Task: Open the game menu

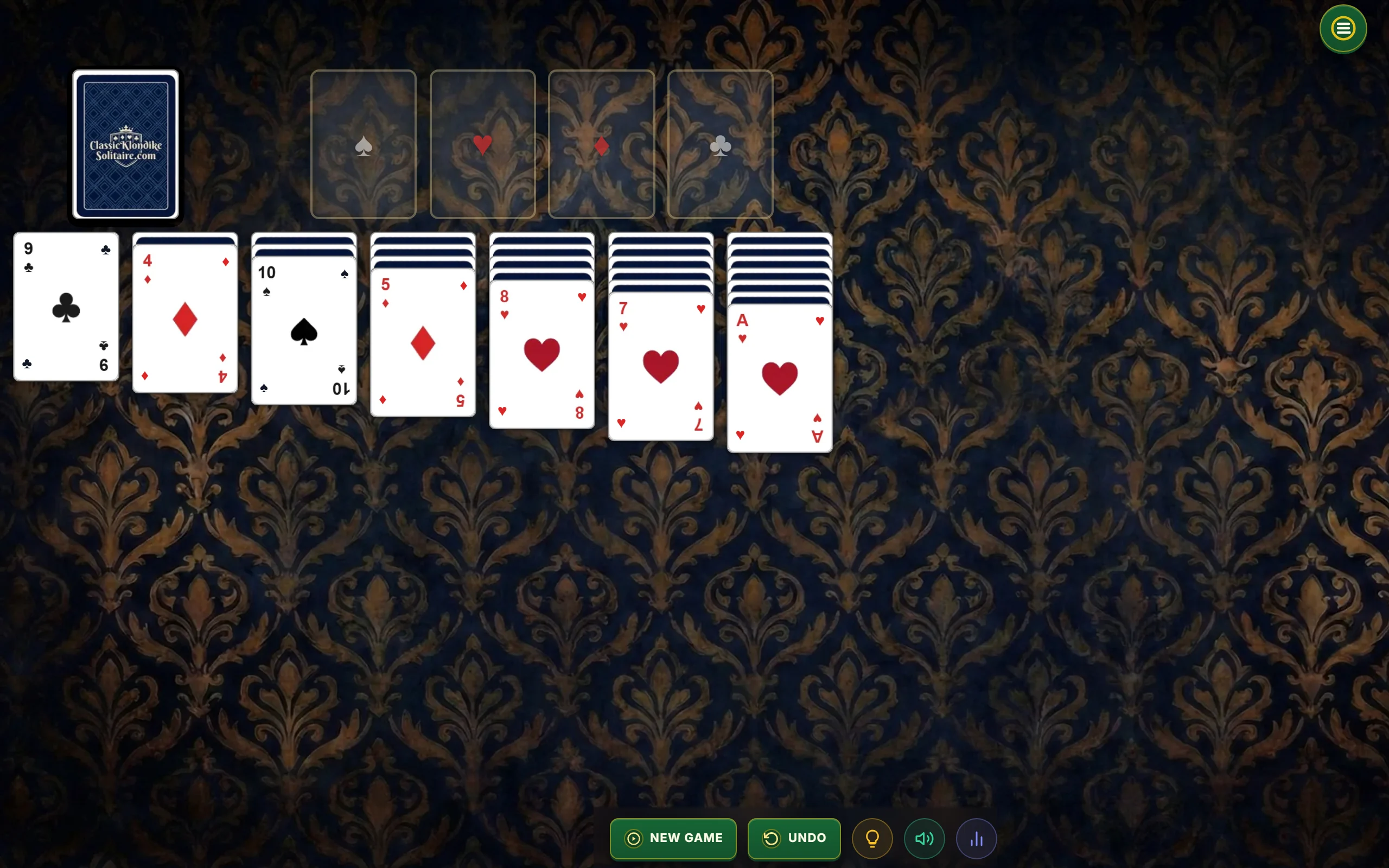Action: (1342, 28)
